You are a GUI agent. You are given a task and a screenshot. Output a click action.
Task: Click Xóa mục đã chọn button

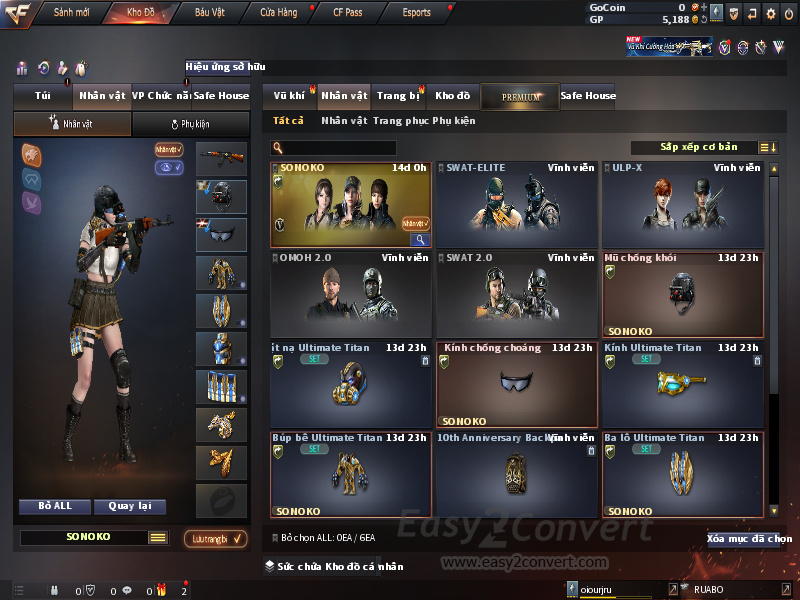[x=748, y=539]
